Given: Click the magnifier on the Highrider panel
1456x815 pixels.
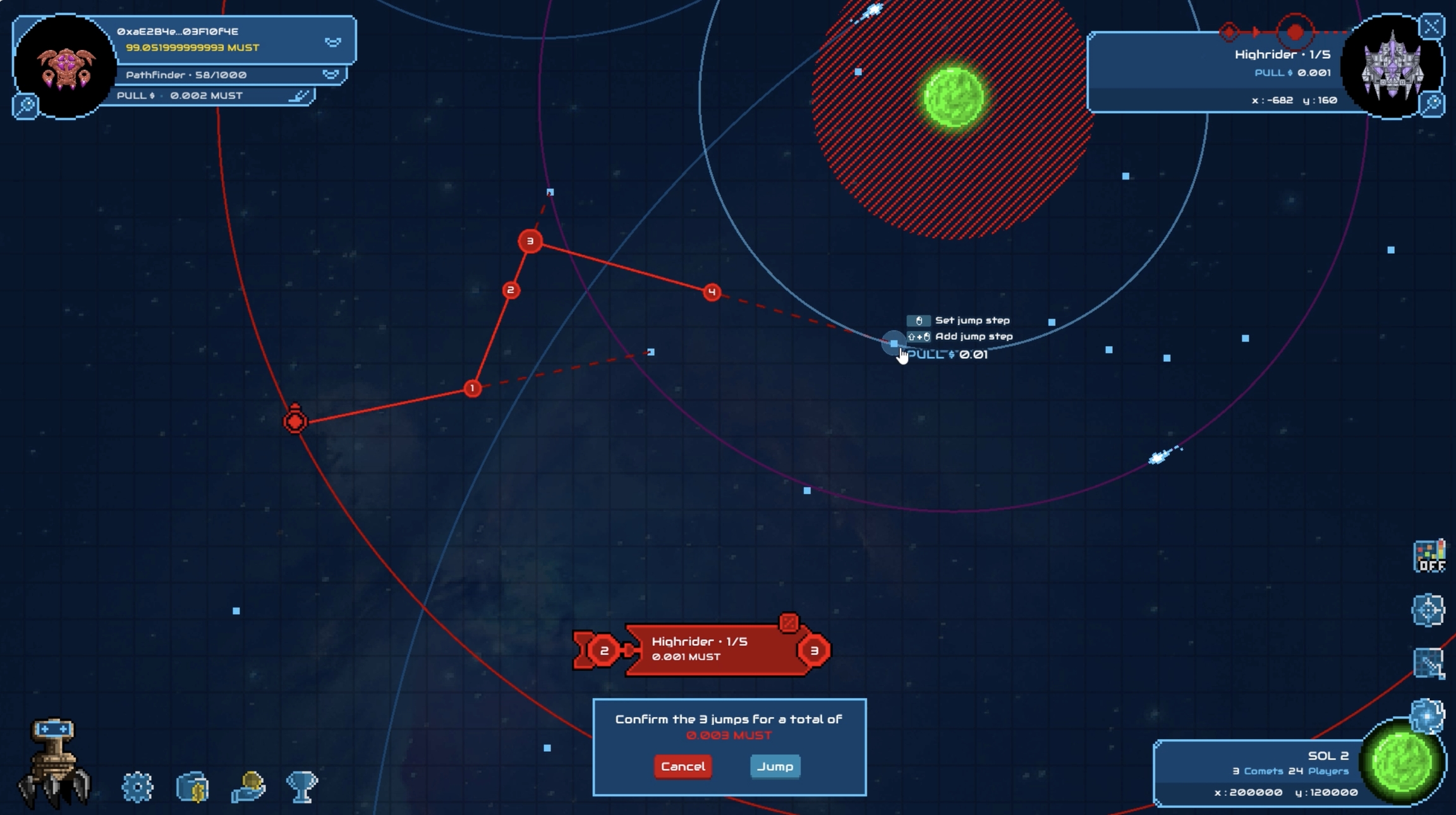Looking at the screenshot, I should tap(1433, 104).
